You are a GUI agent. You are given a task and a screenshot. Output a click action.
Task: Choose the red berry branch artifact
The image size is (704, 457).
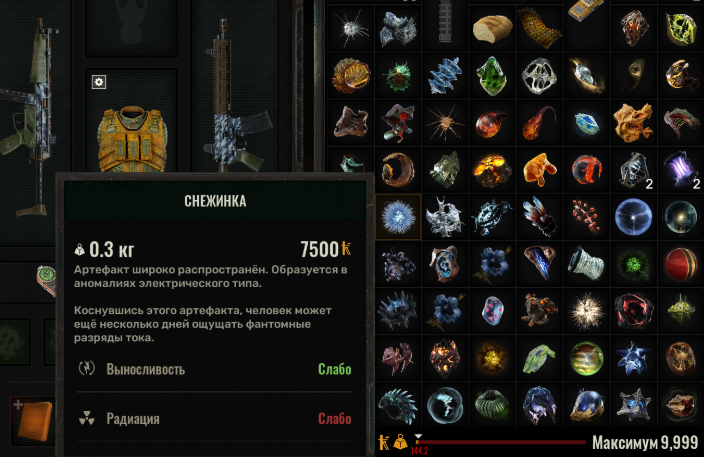coord(586,214)
